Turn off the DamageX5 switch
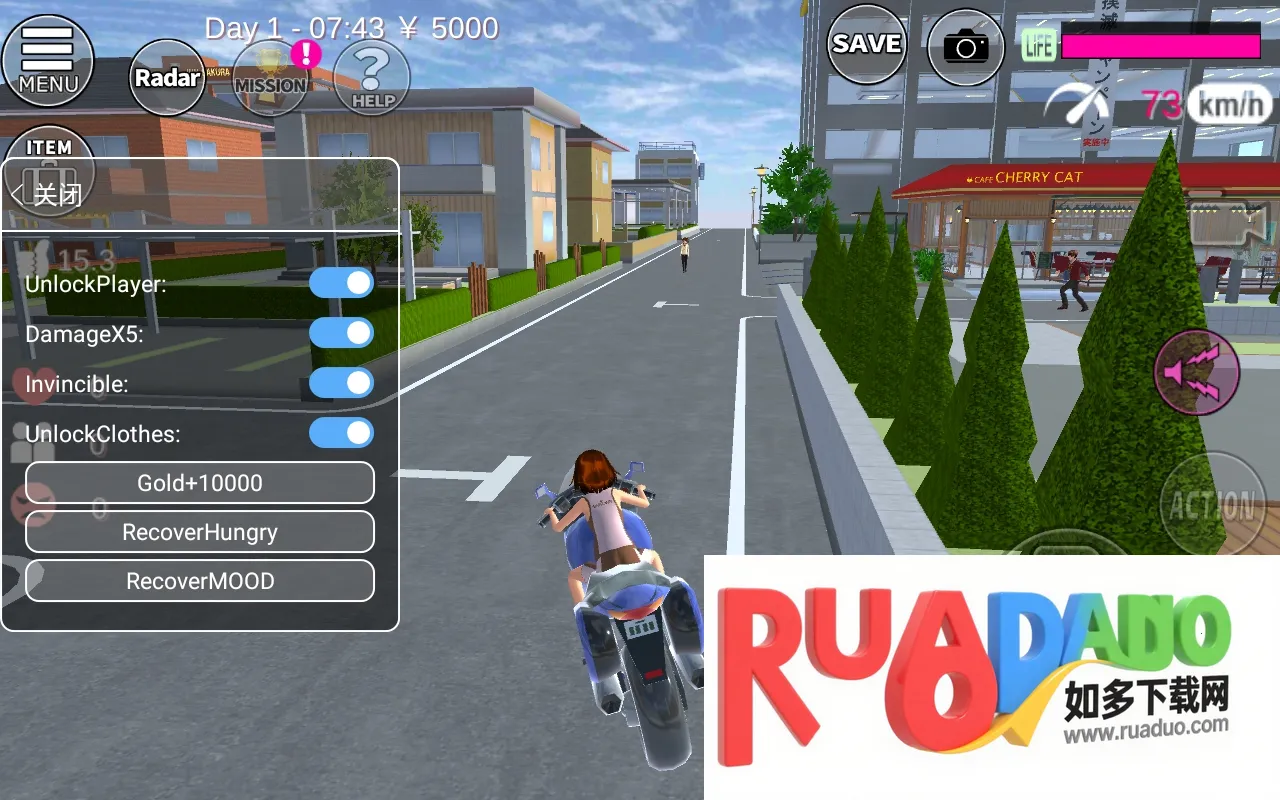This screenshot has width=1280, height=800. coord(341,333)
